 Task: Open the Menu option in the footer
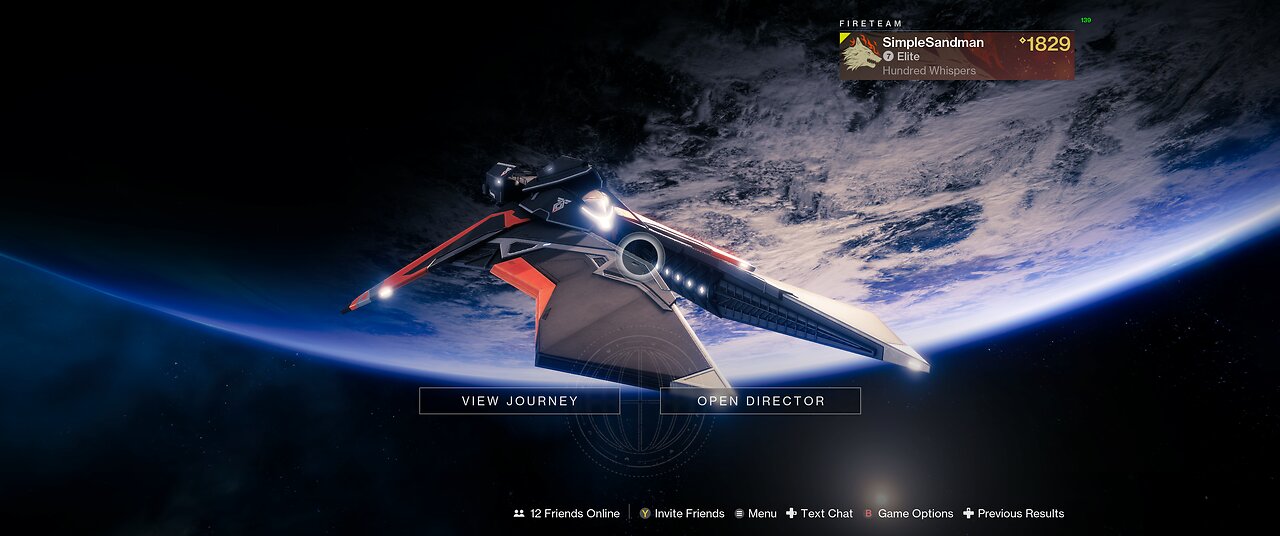pos(755,513)
